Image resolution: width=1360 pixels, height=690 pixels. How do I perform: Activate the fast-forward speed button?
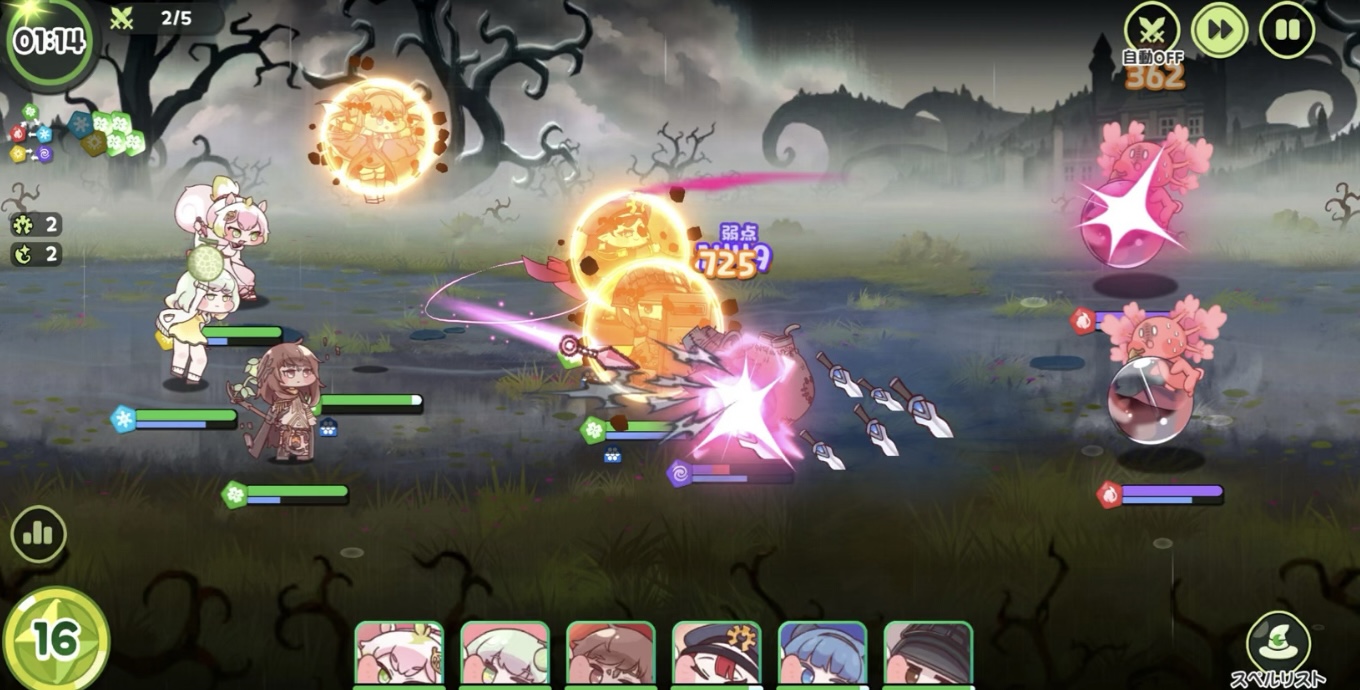[1219, 29]
